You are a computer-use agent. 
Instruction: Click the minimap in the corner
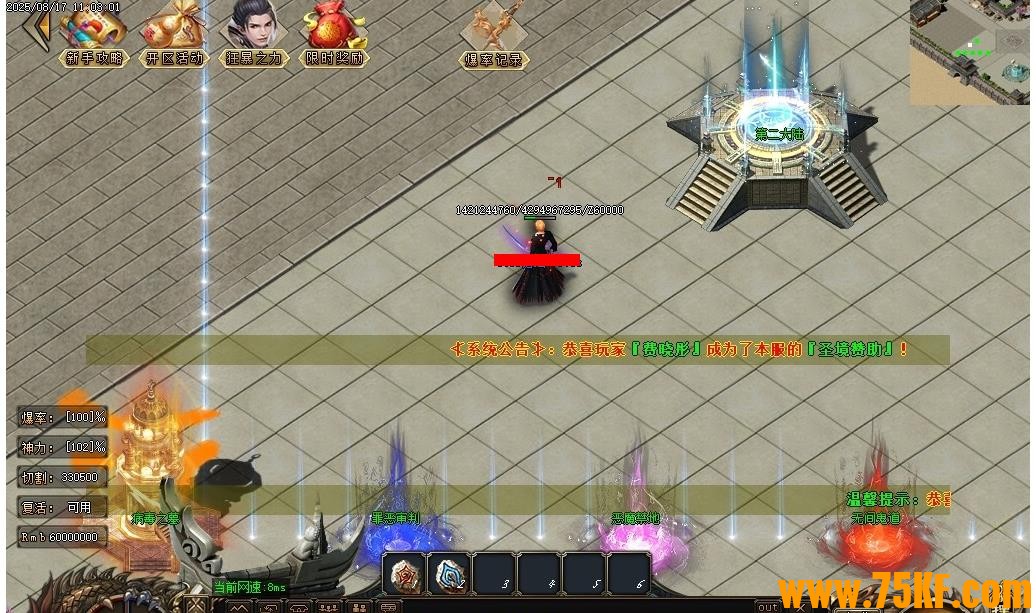(969, 51)
